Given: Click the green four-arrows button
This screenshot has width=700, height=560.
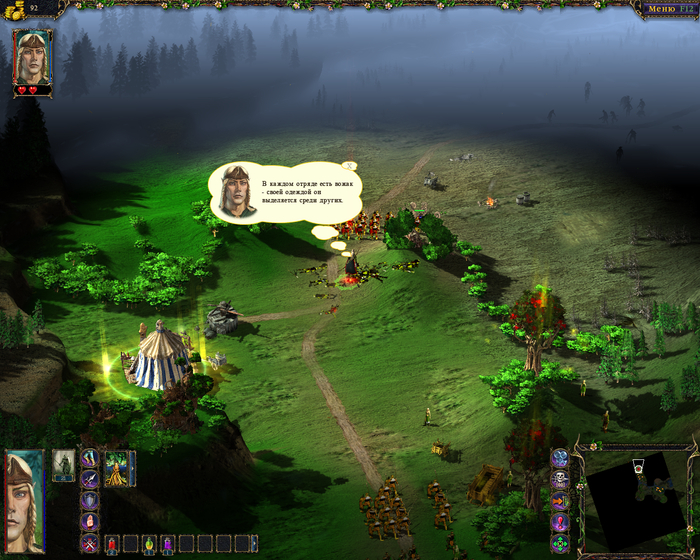Looking at the screenshot, I should click(x=560, y=545).
